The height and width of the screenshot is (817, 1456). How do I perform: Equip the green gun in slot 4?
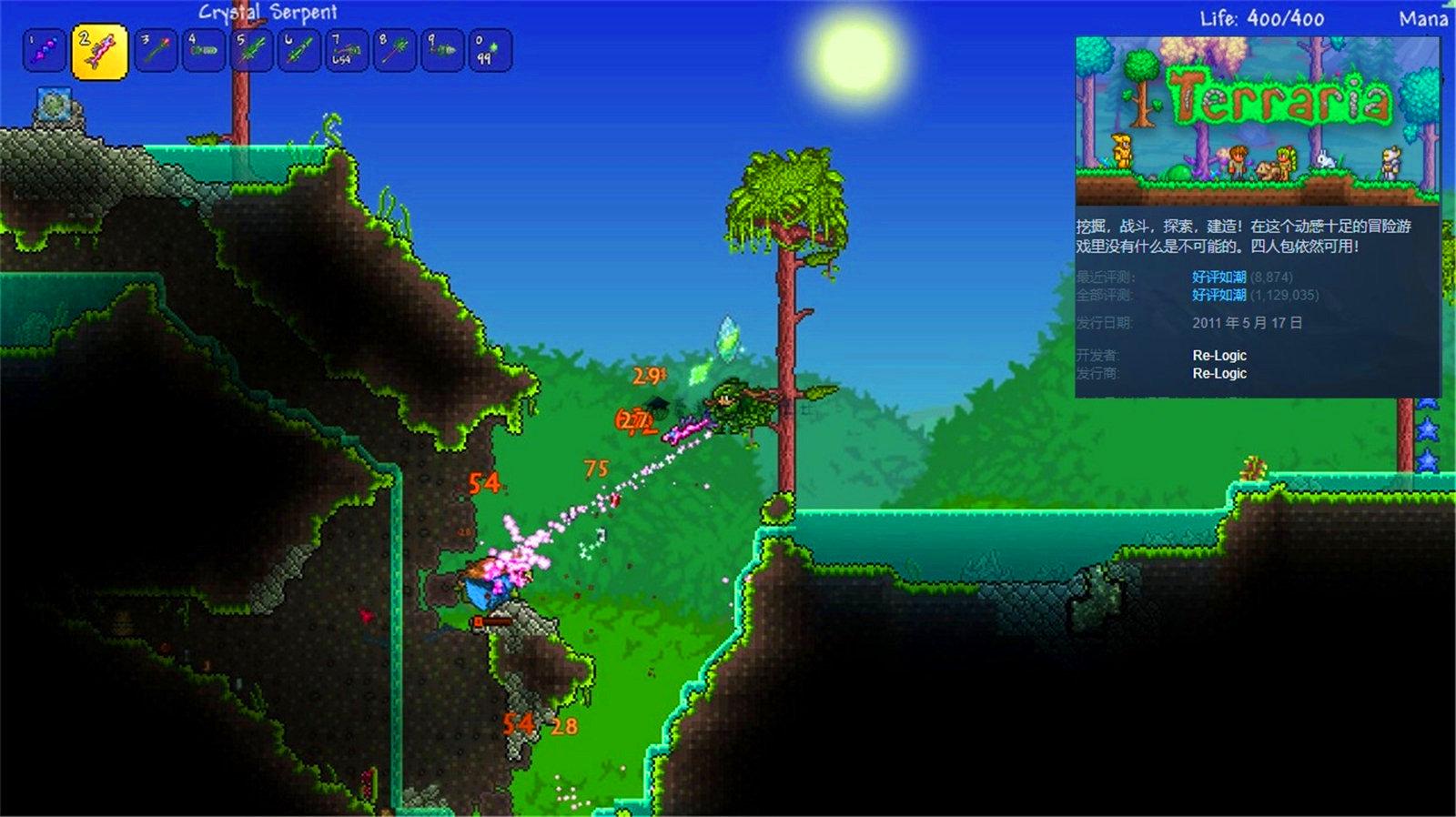pyautogui.click(x=204, y=51)
